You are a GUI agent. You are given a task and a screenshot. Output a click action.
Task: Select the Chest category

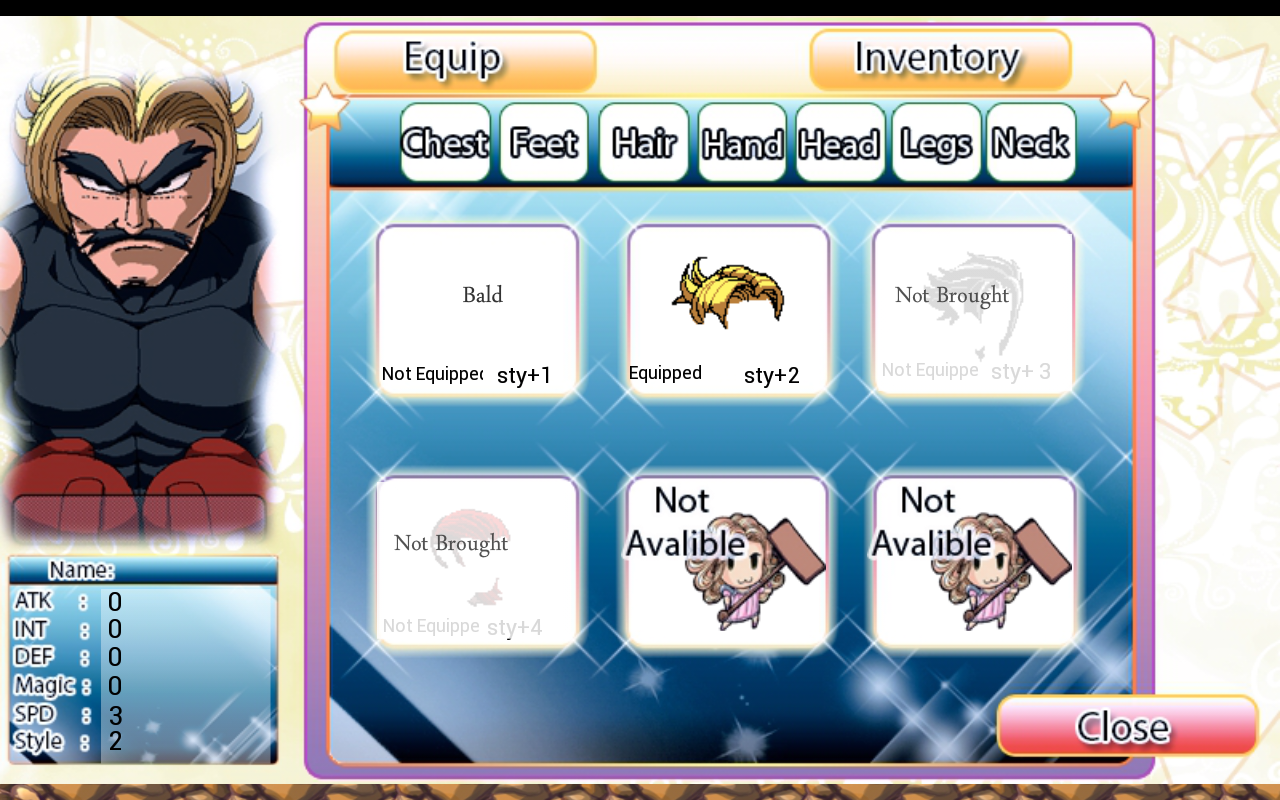[445, 143]
